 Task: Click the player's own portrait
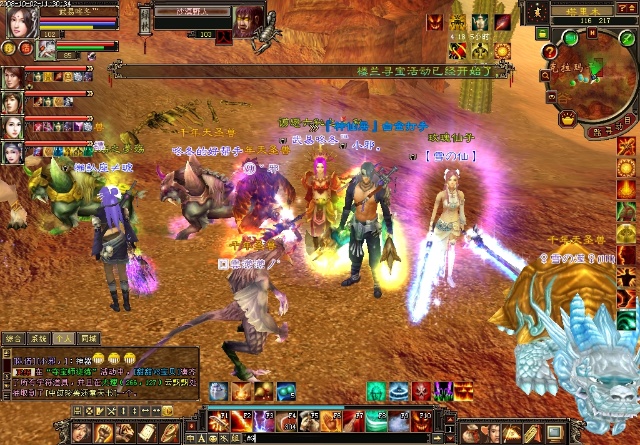[x=20, y=23]
